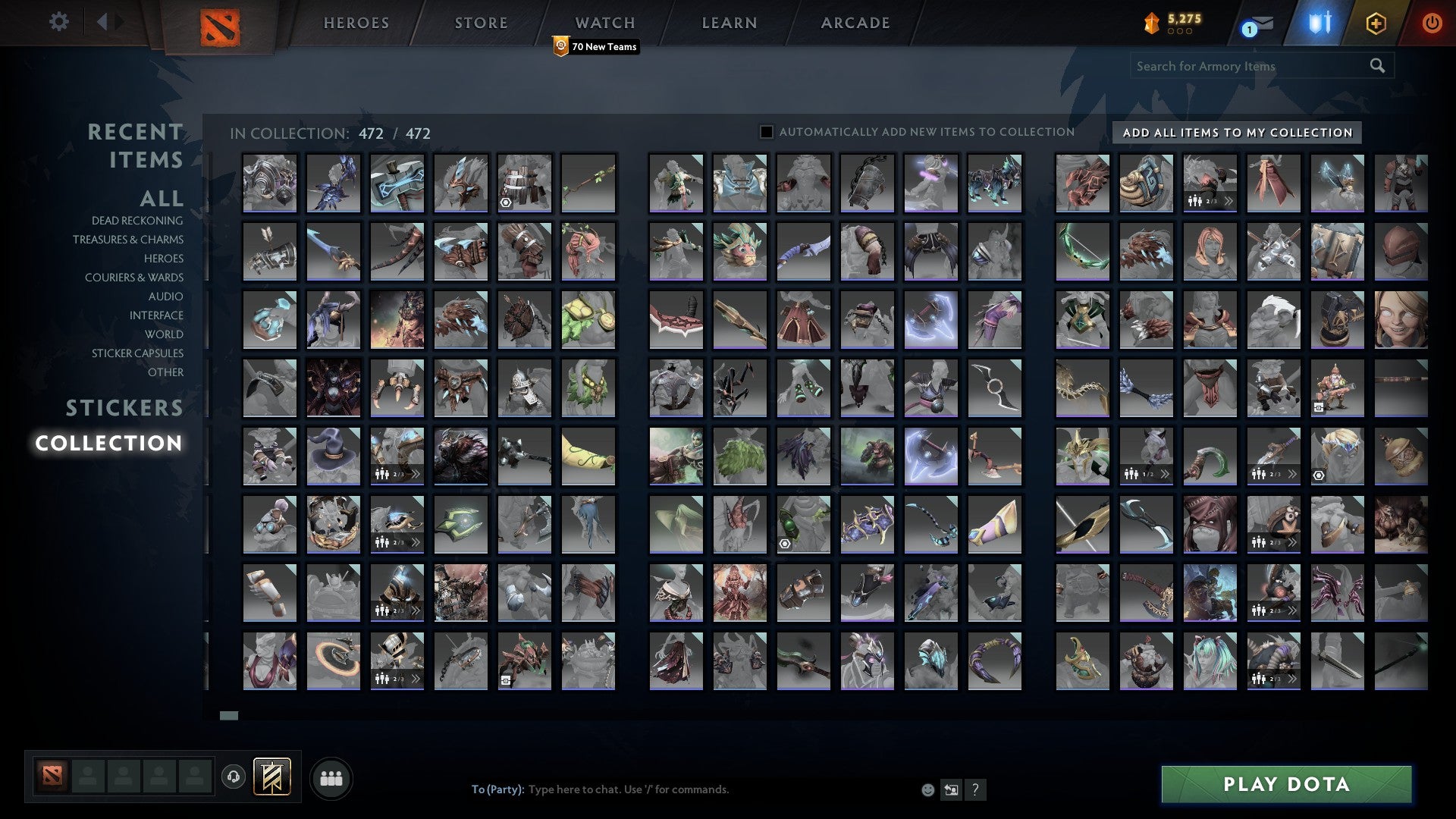Click the red power icon to exit
This screenshot has height=819, width=1456.
pos(1432,24)
